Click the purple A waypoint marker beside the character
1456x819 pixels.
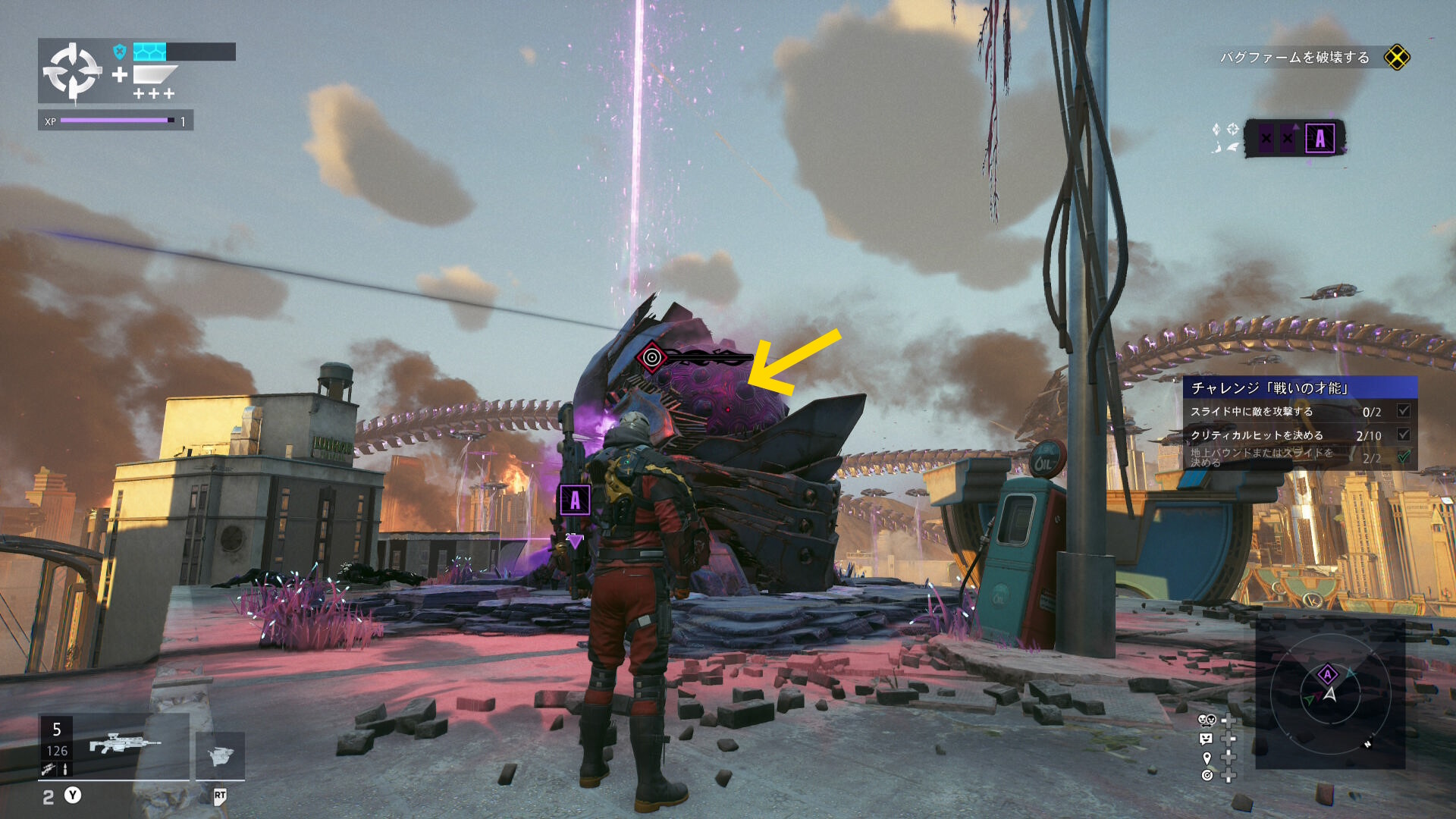pos(575,500)
